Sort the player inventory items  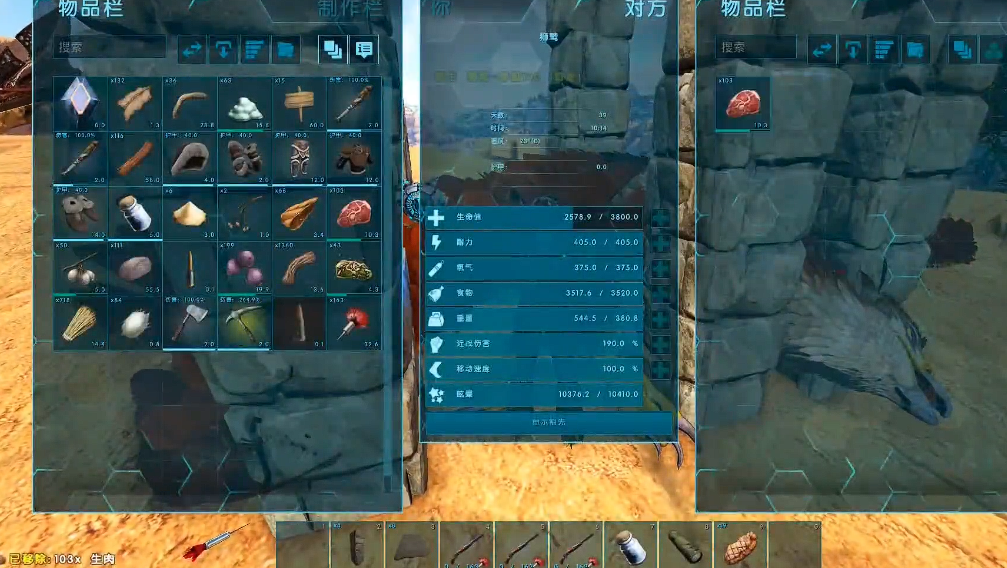point(256,48)
